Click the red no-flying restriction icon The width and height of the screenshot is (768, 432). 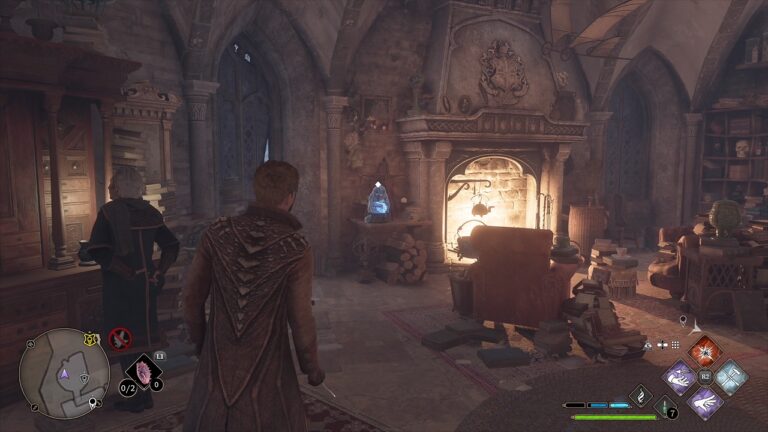pyautogui.click(x=120, y=339)
